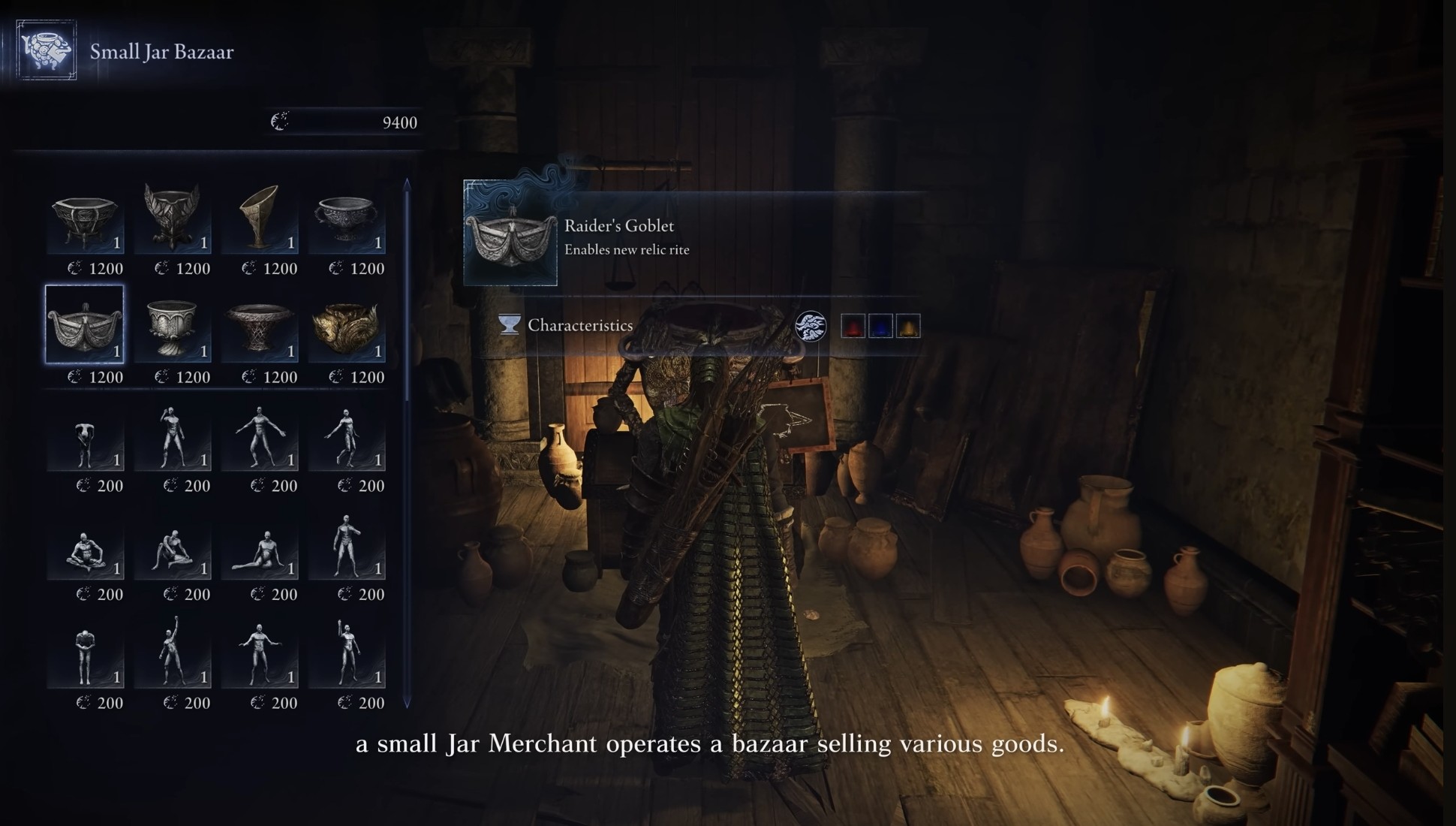
Task: Select the tall slanted cone-shaped goblet
Action: [260, 218]
